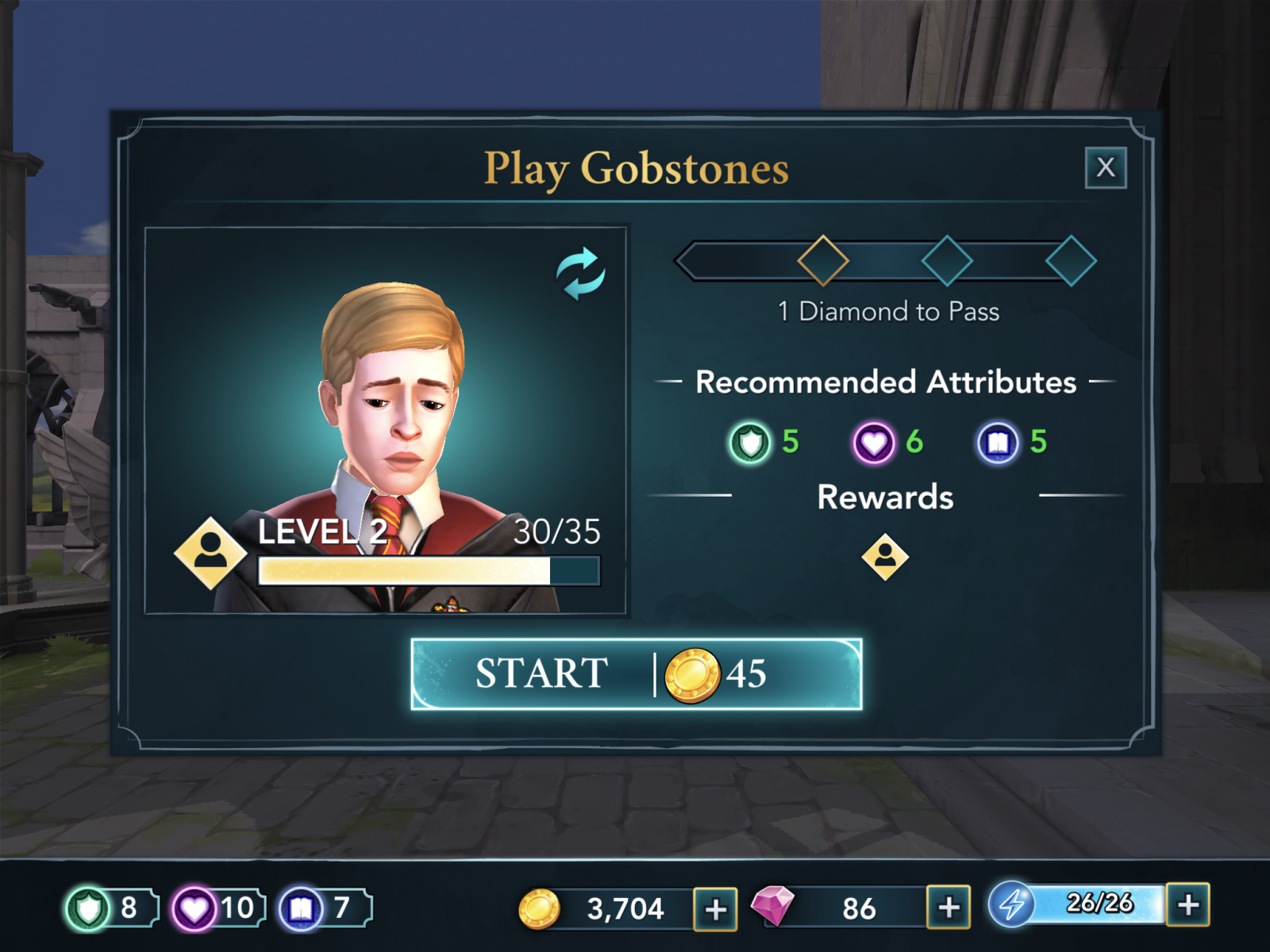
Task: Buy more pink gems with the plus button
Action: pyautogui.click(x=949, y=907)
